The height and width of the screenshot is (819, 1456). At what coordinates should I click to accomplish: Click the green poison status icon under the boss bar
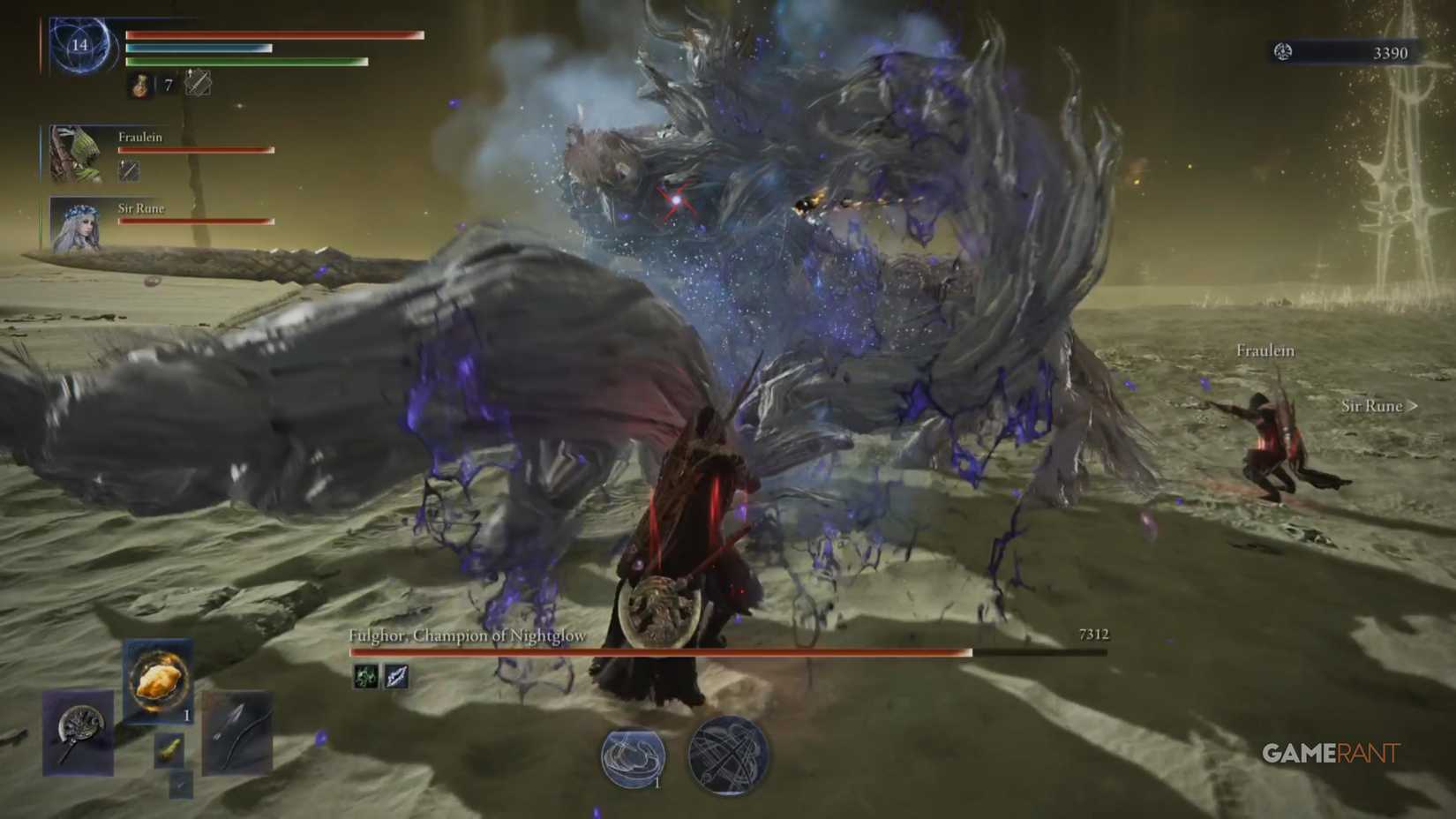pyautogui.click(x=364, y=677)
